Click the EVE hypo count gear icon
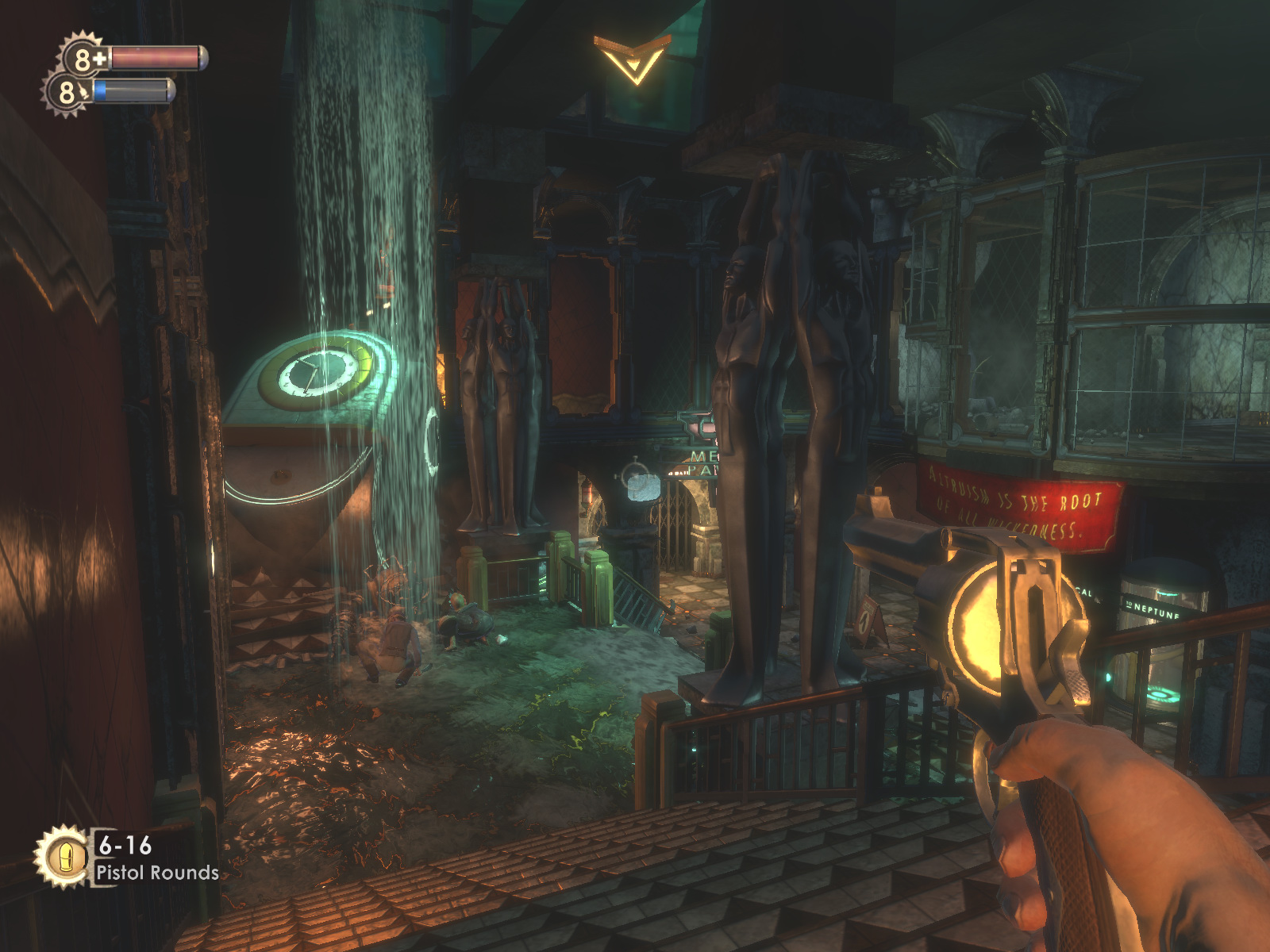Screen dimensions: 1270x952 point(67,93)
